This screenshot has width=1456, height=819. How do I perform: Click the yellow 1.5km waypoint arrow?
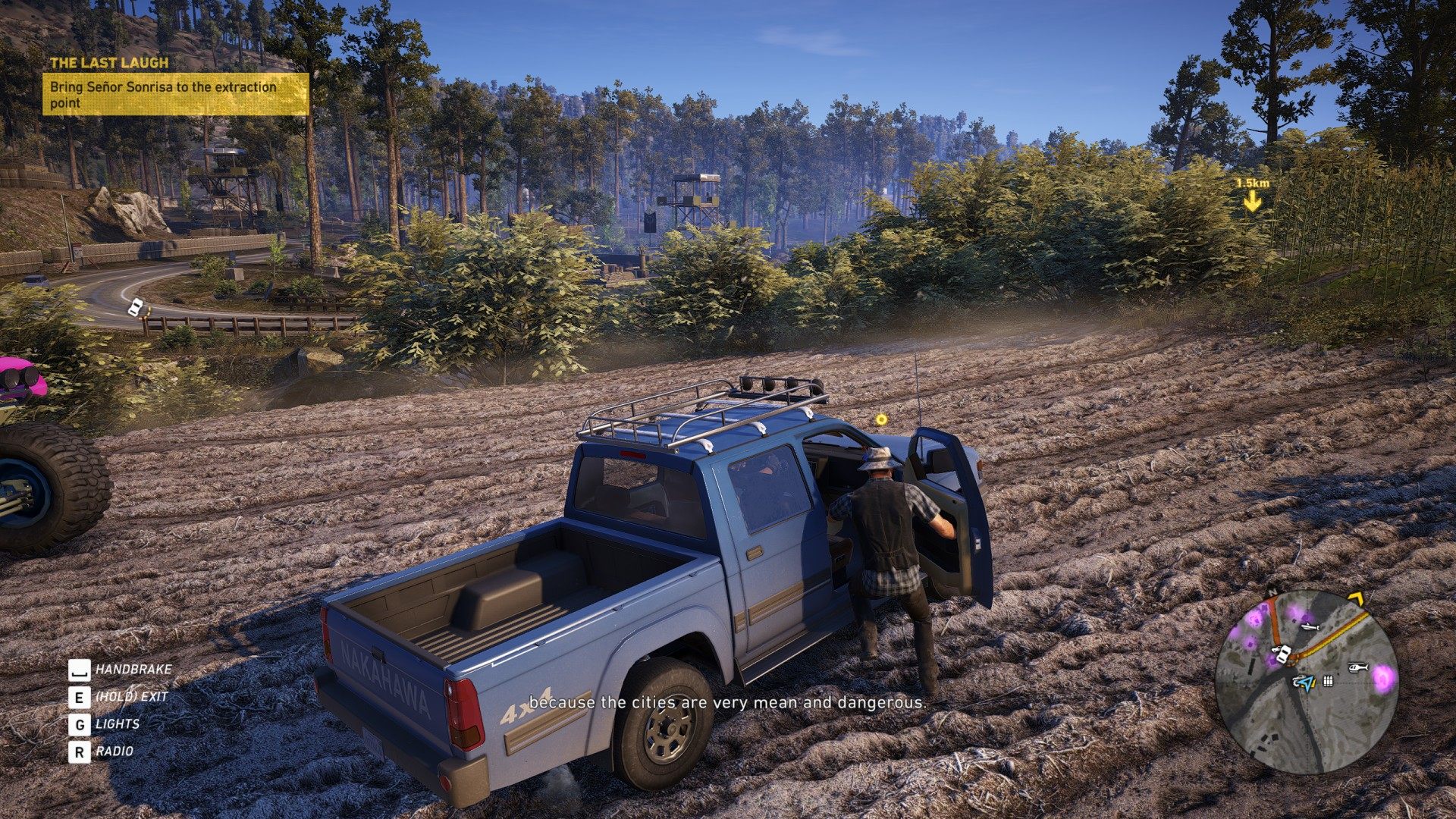point(1252,202)
